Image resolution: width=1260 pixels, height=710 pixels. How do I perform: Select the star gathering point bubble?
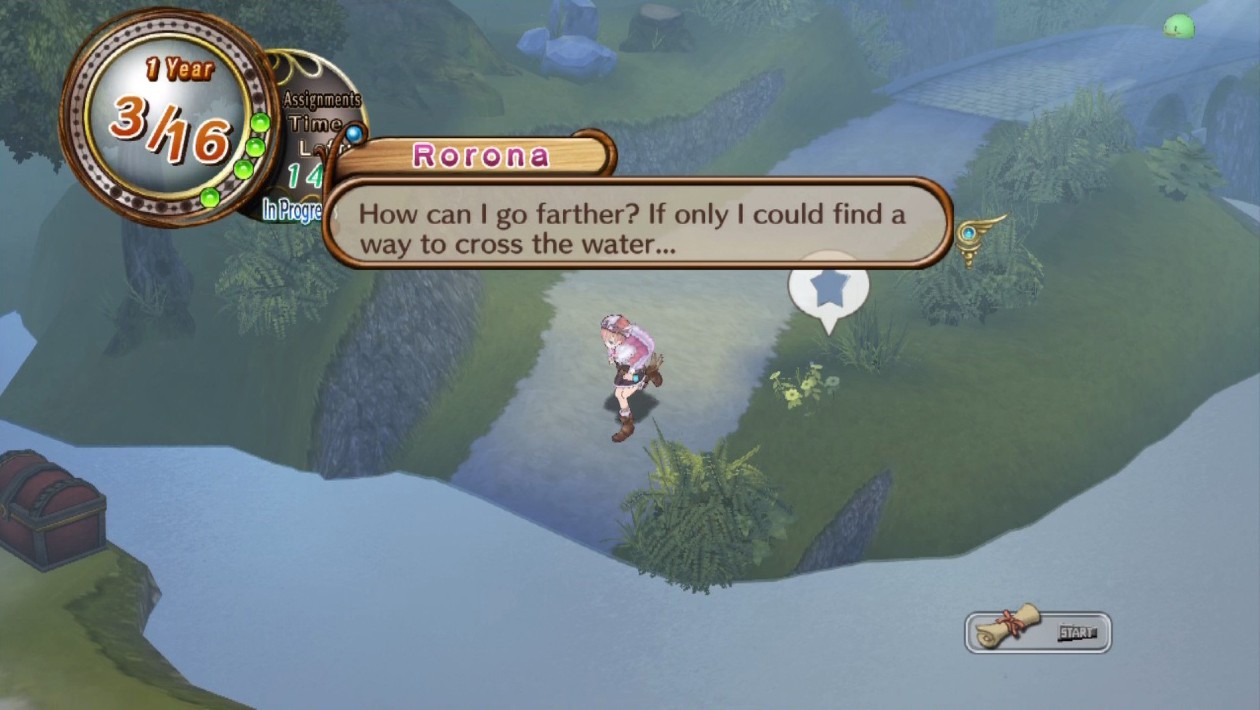click(x=828, y=288)
